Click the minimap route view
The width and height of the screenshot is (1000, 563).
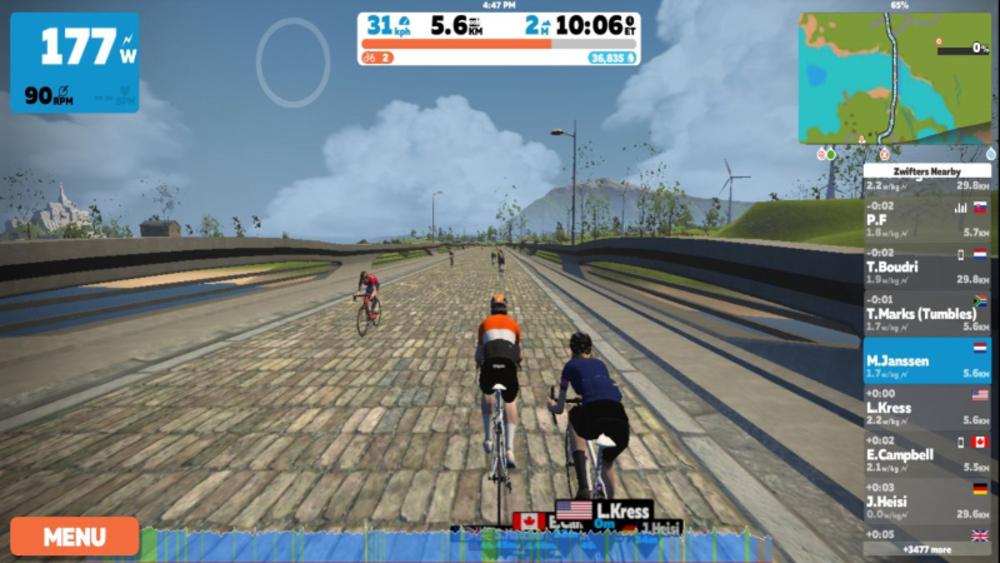tap(895, 78)
